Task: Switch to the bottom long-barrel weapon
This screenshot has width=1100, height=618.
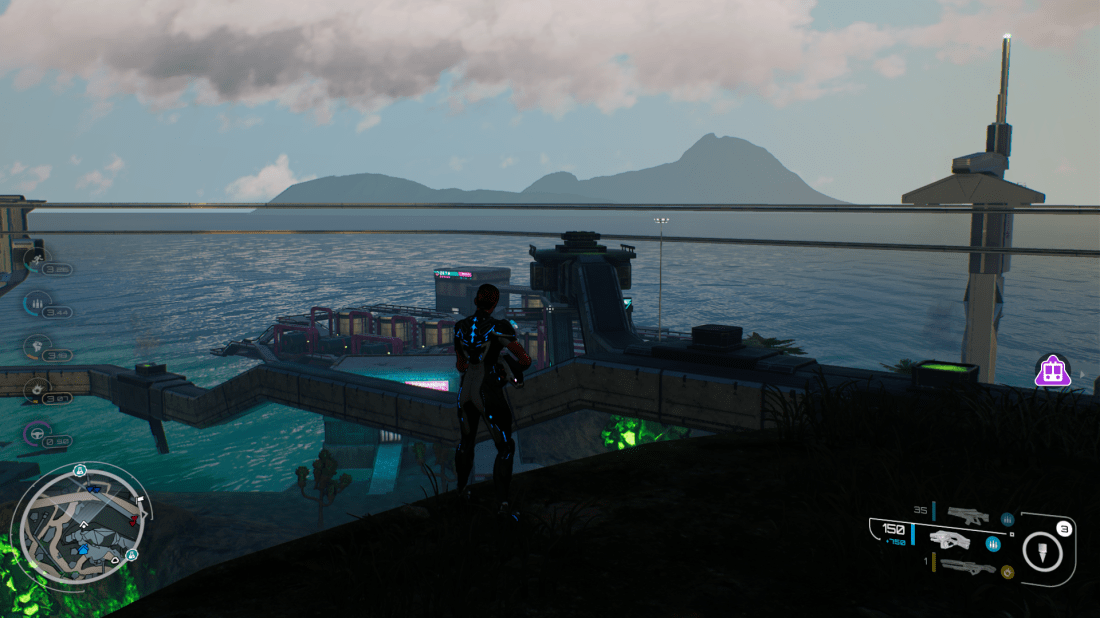Action: (x=968, y=567)
